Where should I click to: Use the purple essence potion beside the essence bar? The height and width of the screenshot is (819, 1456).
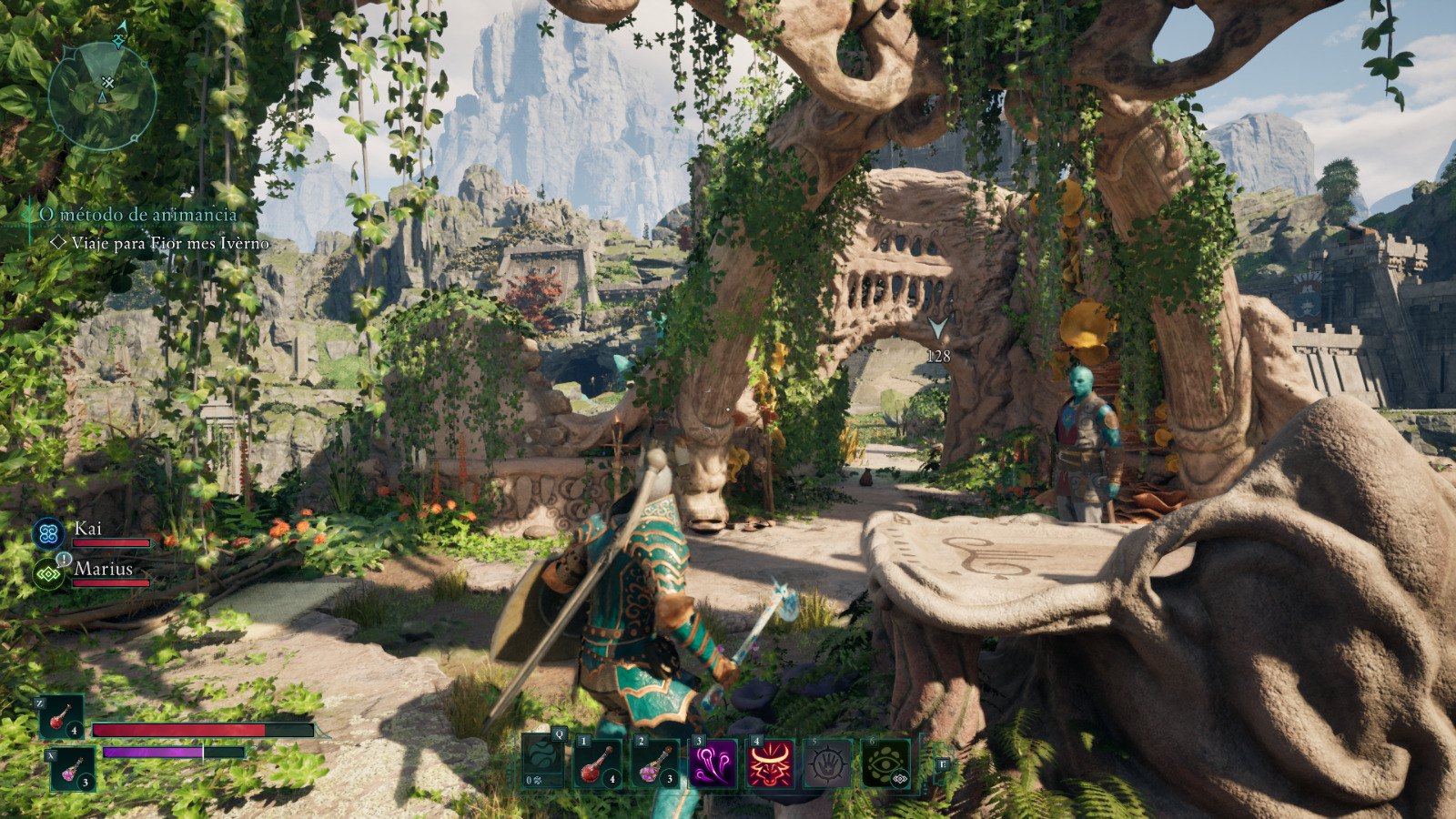71,769
